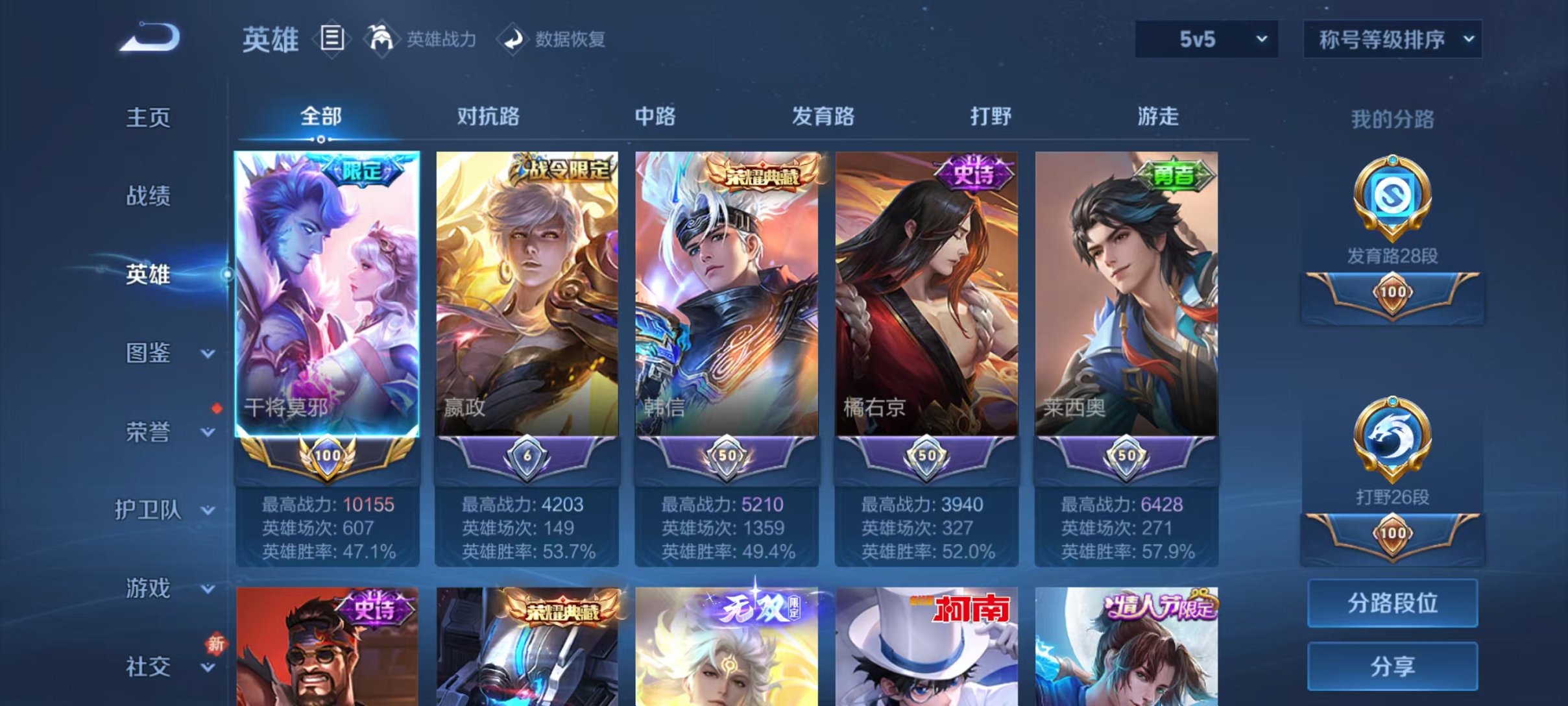Screen dimensions: 1568x706
Task: Click the 数据恢复 recovery icon
Action: pos(514,40)
